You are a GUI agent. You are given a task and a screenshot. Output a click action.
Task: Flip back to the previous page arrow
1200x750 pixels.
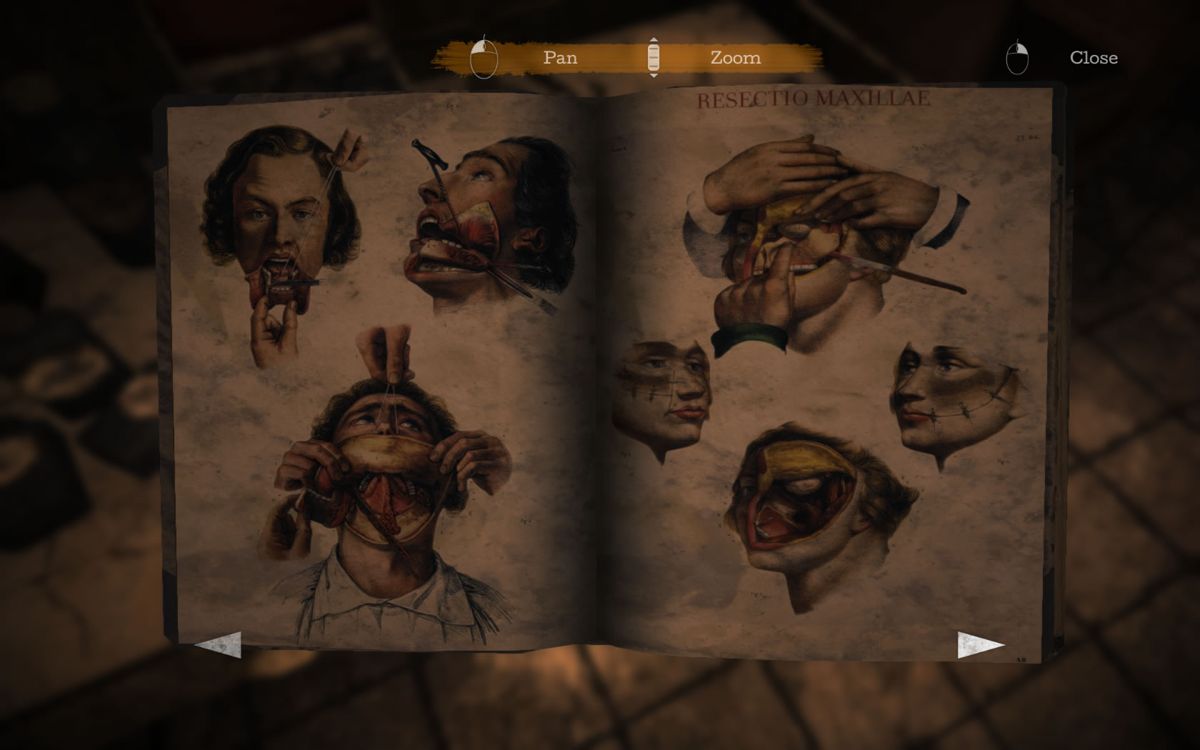click(219, 644)
